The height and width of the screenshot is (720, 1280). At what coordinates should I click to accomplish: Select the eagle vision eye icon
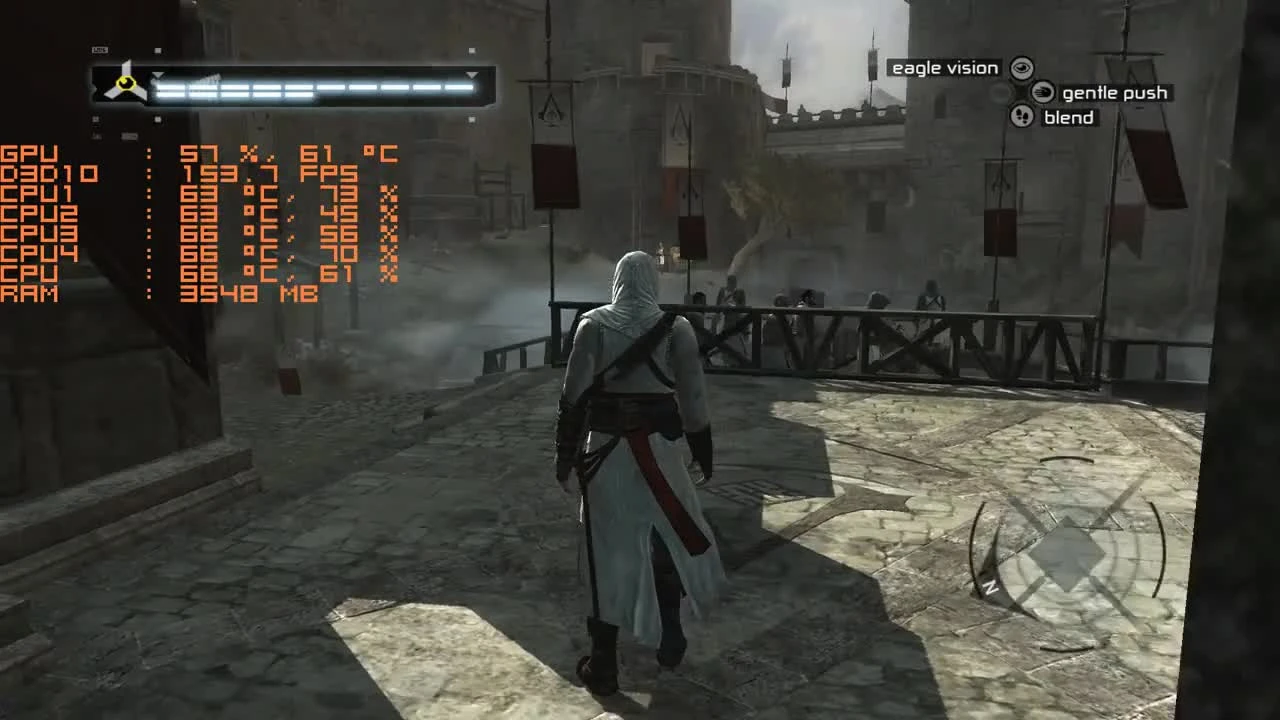point(1021,68)
